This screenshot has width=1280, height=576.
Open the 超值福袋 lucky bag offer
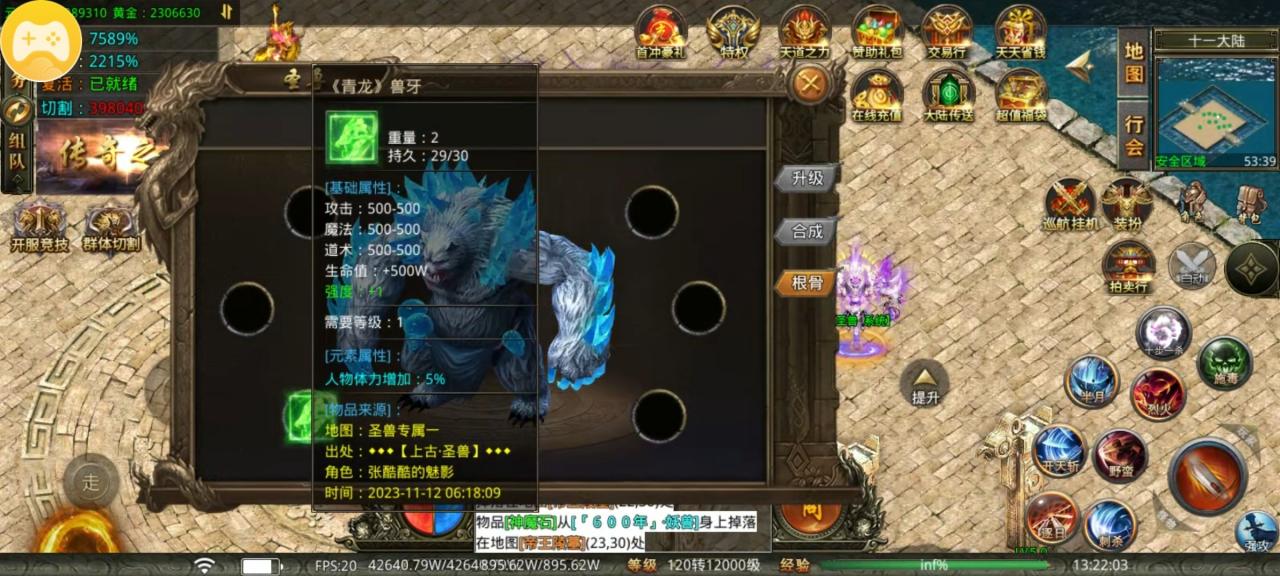(1021, 96)
